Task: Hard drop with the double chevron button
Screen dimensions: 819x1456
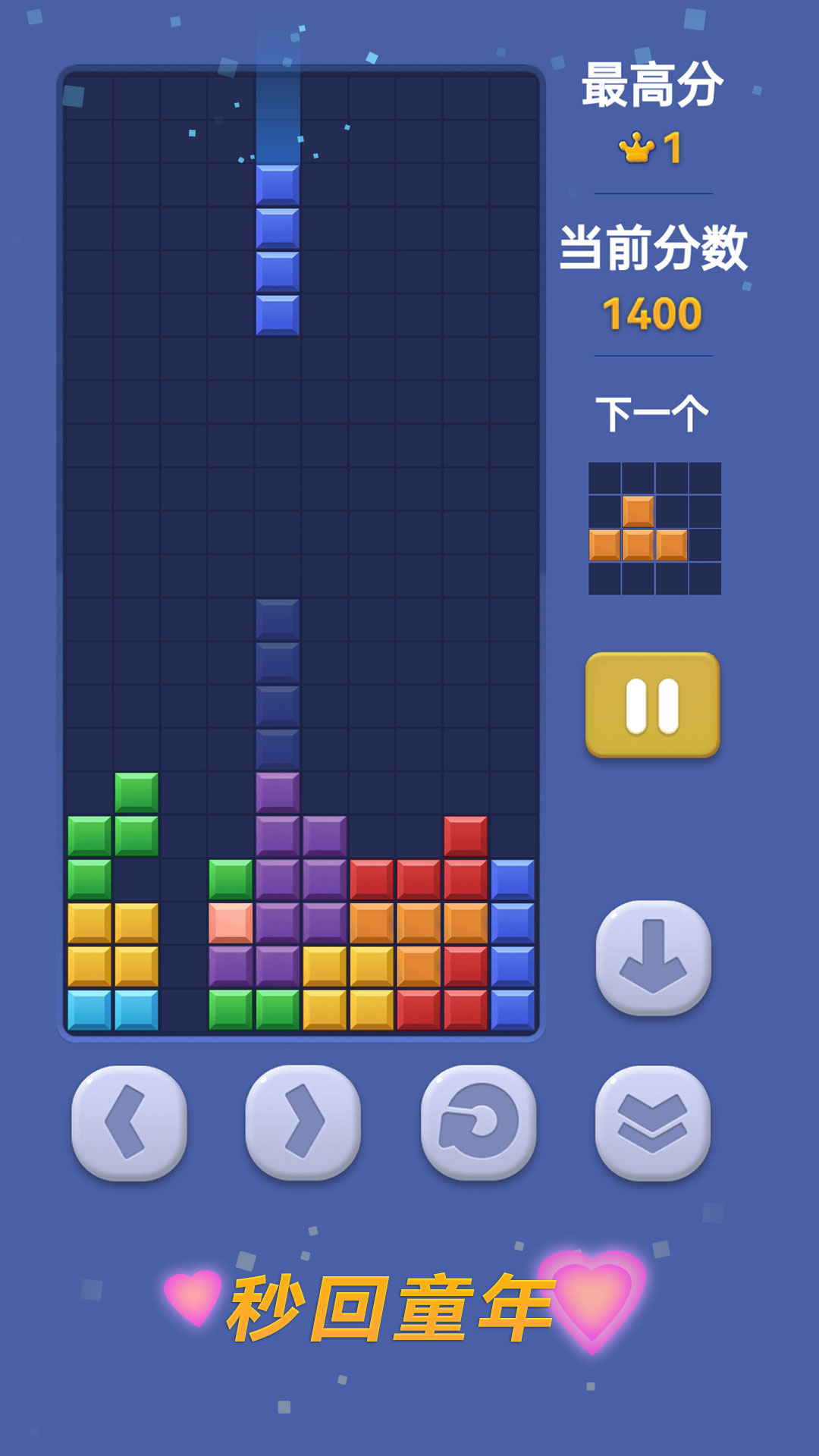Action: point(653,1122)
